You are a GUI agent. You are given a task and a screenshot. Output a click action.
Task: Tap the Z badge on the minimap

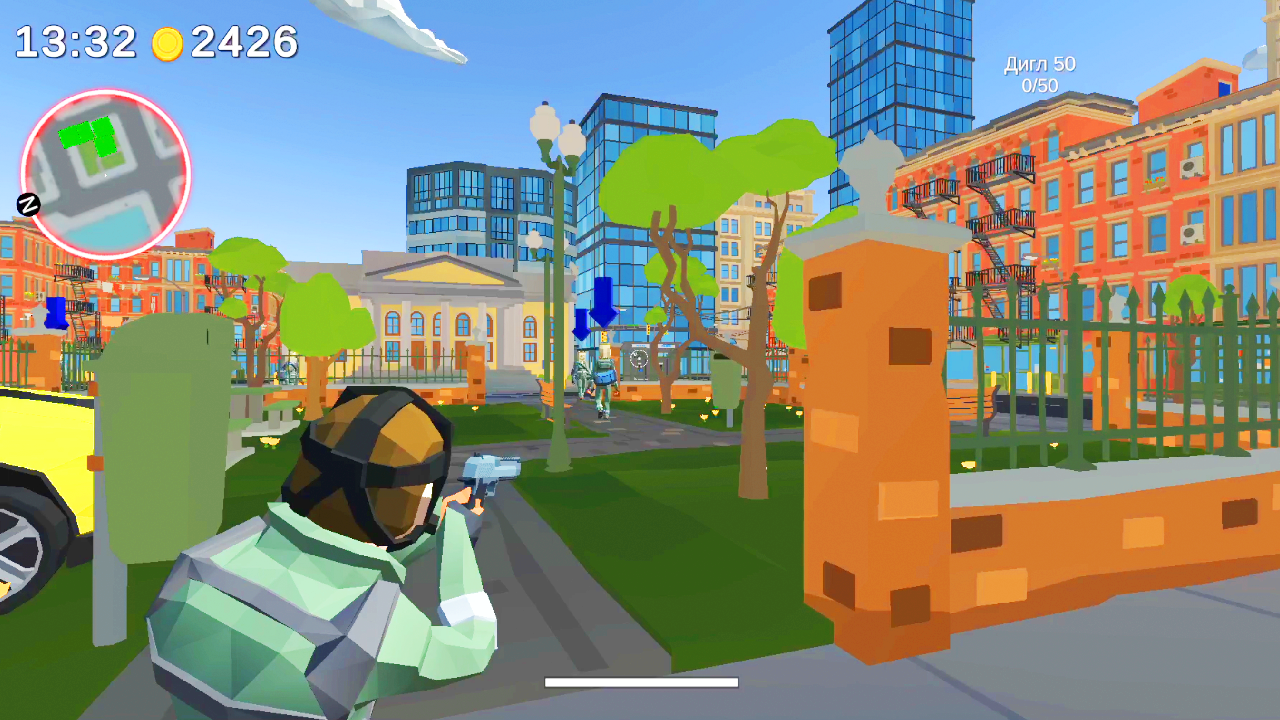pos(29,206)
